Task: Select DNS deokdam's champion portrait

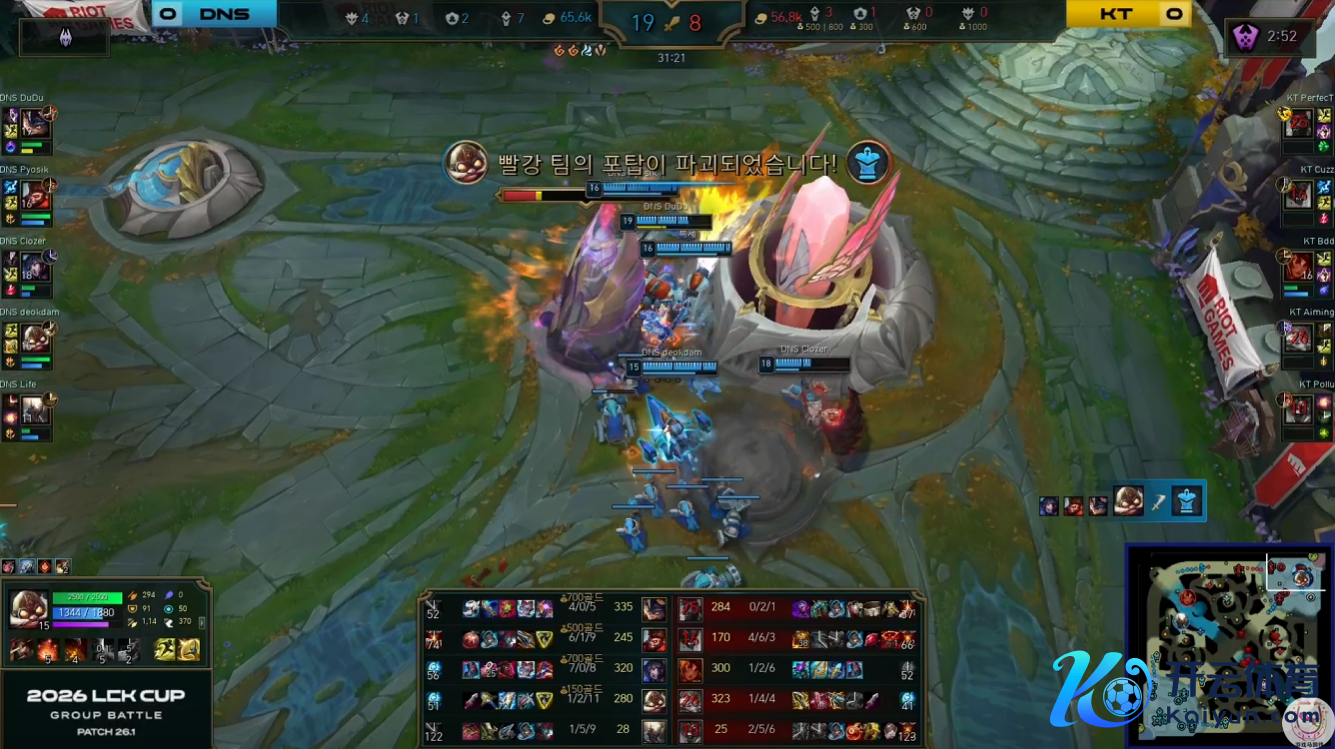Action: (35, 337)
